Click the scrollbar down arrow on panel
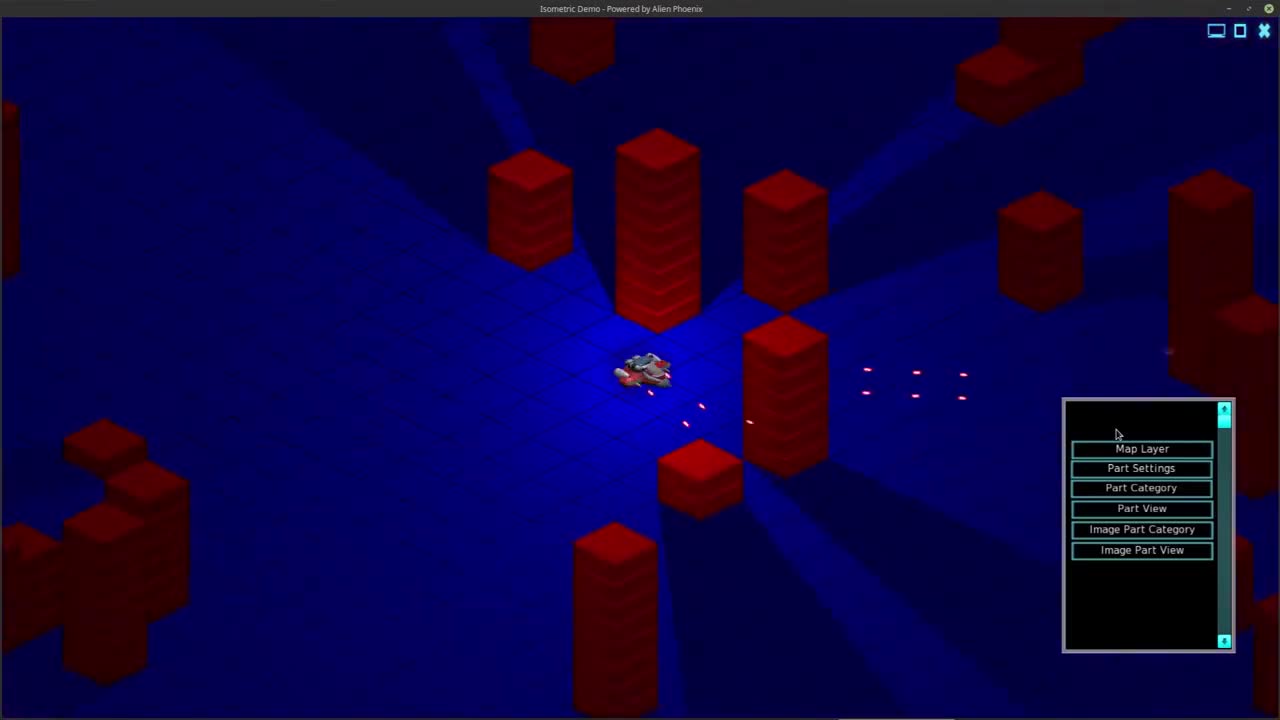 tap(1224, 641)
